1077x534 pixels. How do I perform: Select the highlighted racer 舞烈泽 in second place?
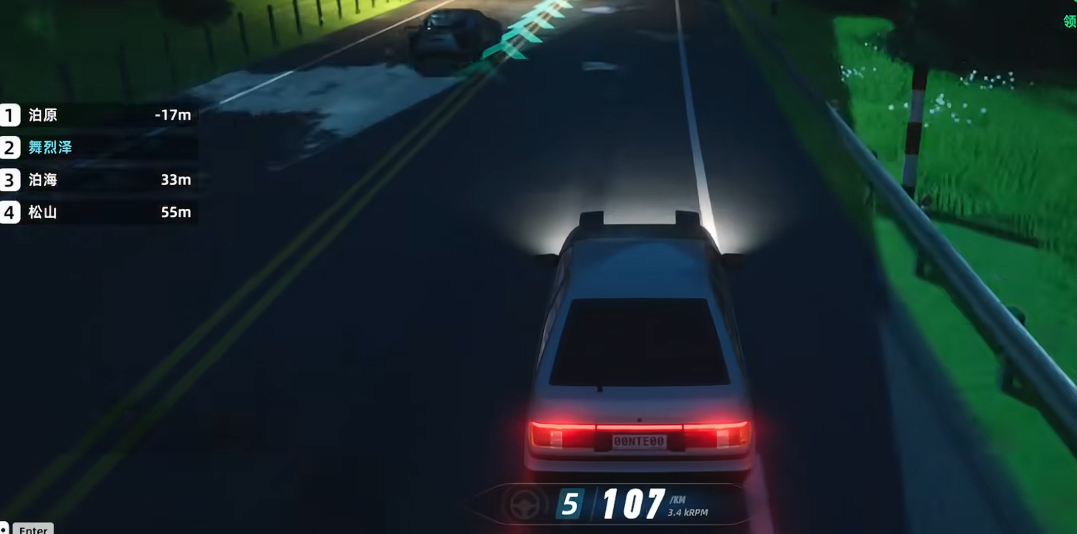[x=50, y=148]
